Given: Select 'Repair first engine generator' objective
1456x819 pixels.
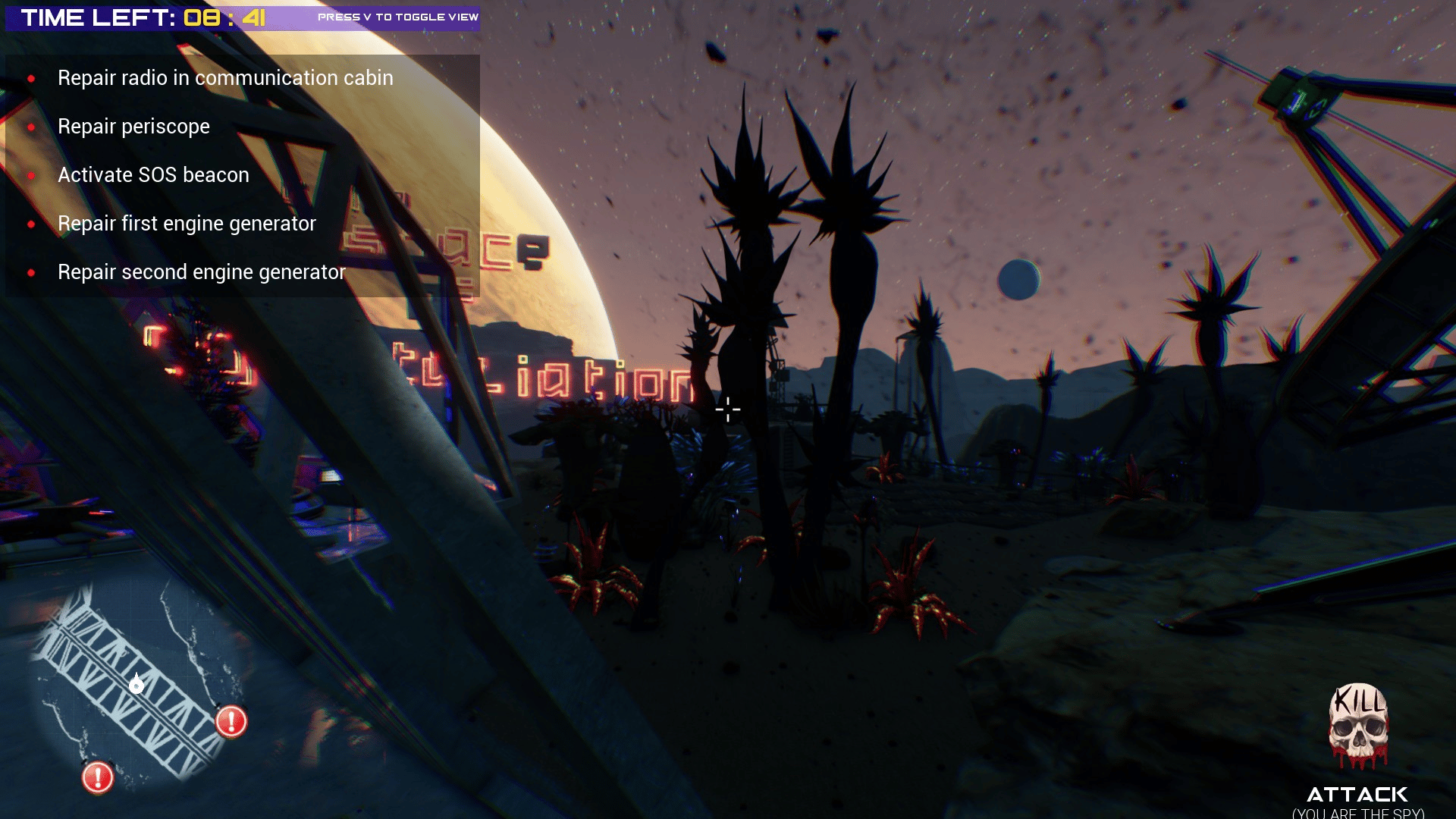Looking at the screenshot, I should (x=187, y=224).
